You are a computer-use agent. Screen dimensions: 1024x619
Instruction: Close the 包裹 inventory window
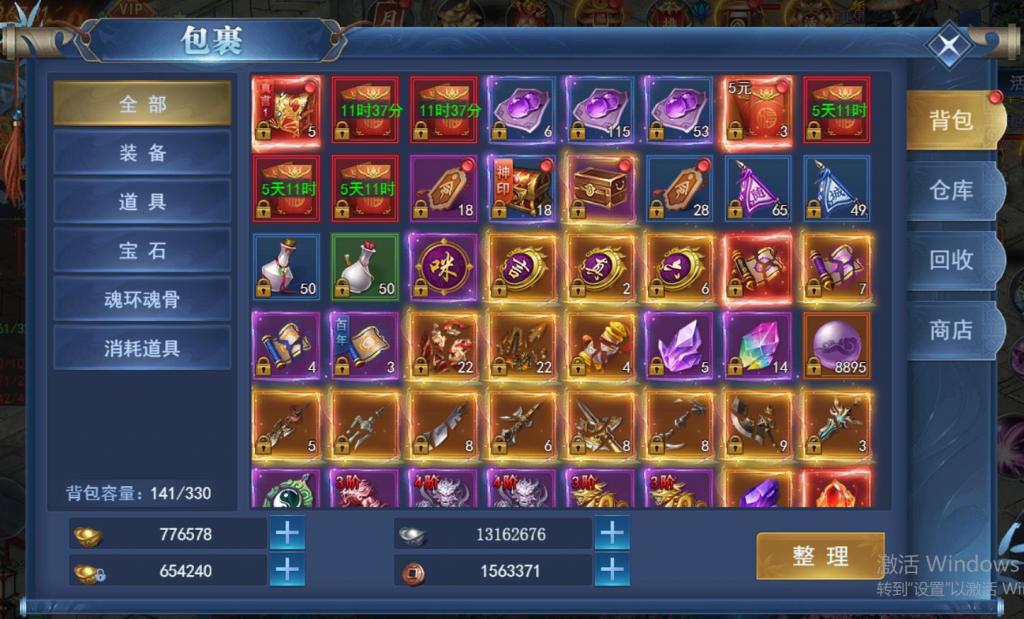(948, 46)
